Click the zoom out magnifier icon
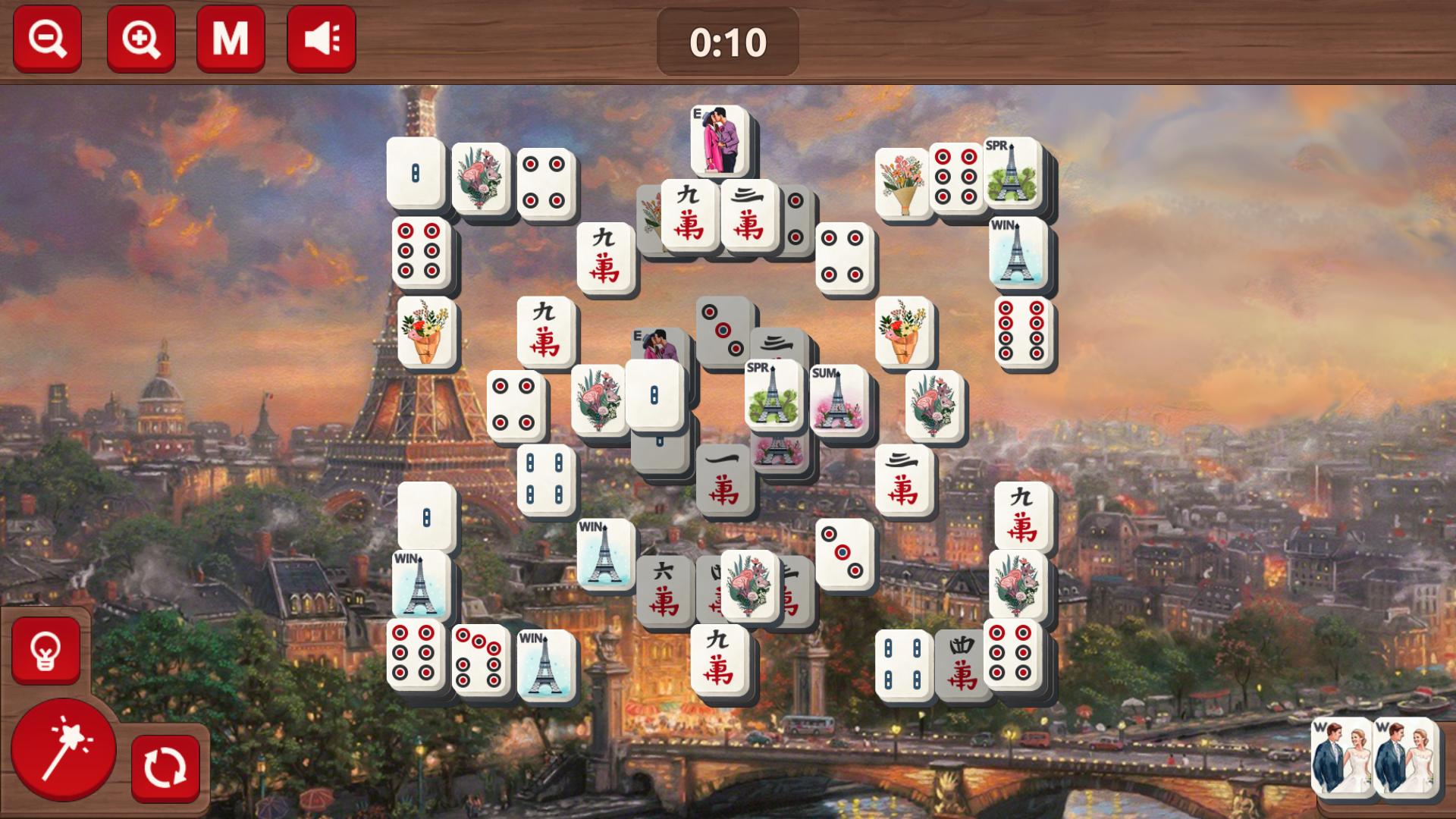This screenshot has width=1456, height=819. click(x=45, y=38)
